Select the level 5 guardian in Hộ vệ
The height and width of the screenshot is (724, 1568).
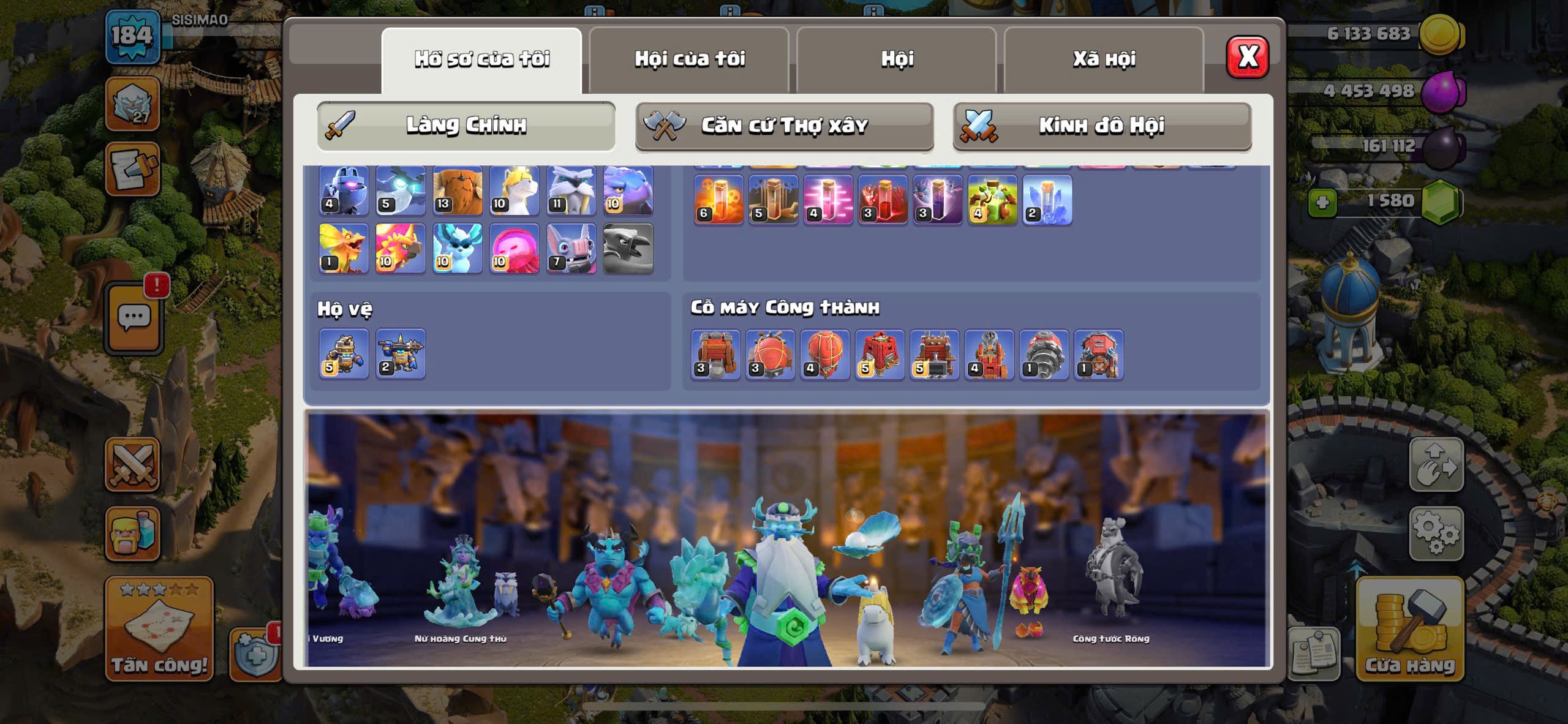tap(344, 354)
